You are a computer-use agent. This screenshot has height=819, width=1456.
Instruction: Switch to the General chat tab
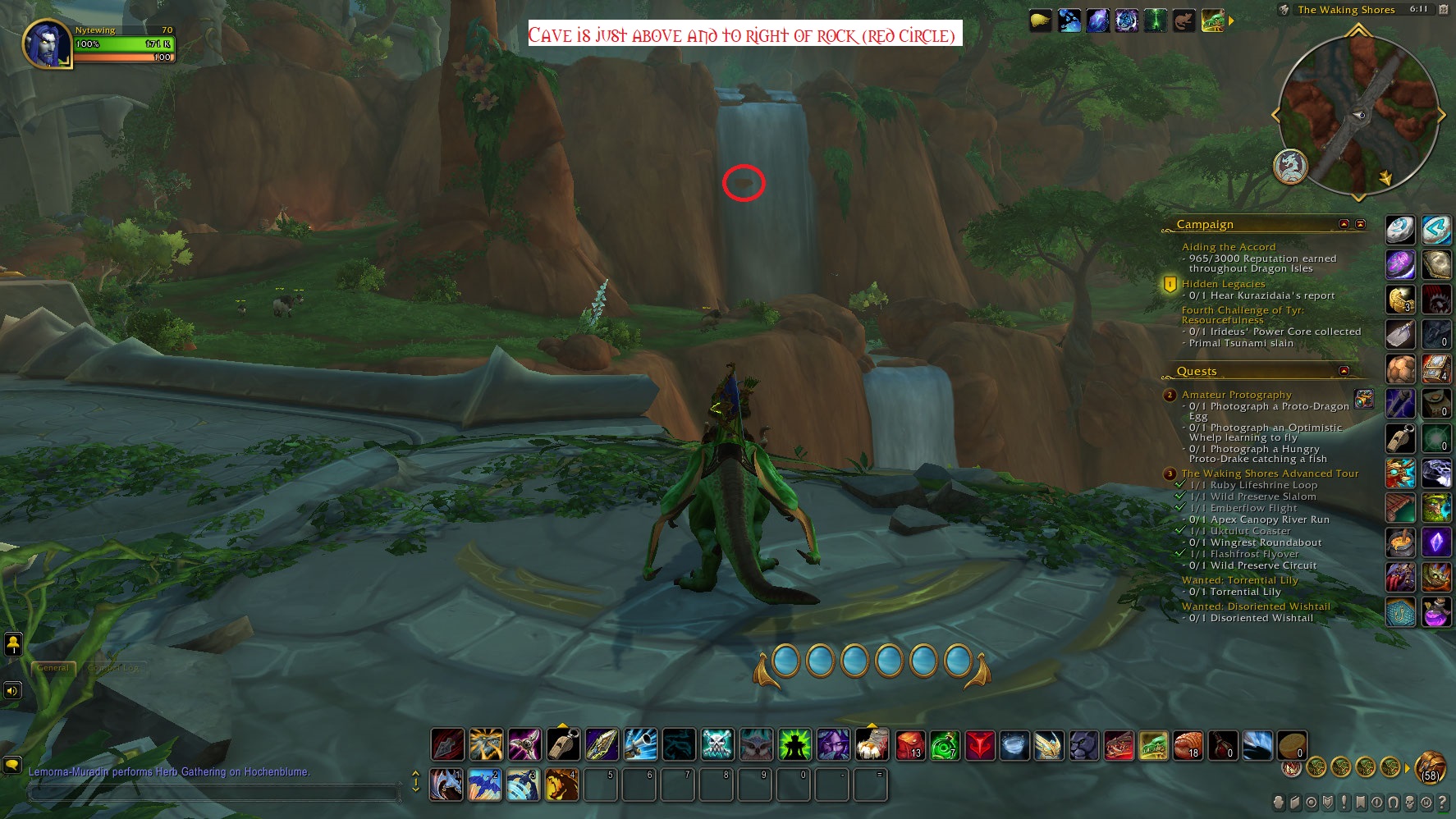(x=53, y=668)
